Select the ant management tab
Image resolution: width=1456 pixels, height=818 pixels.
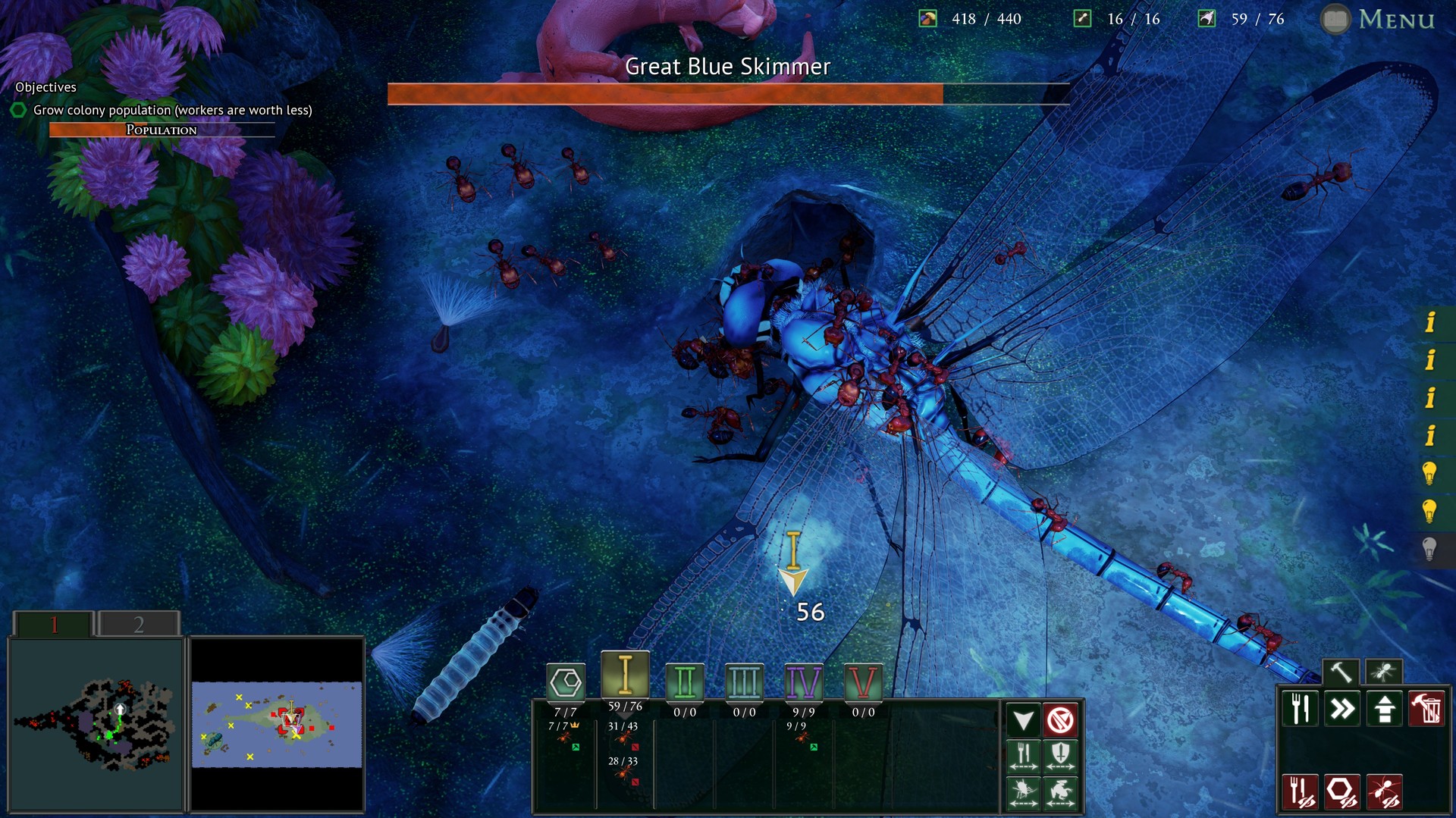1385,670
